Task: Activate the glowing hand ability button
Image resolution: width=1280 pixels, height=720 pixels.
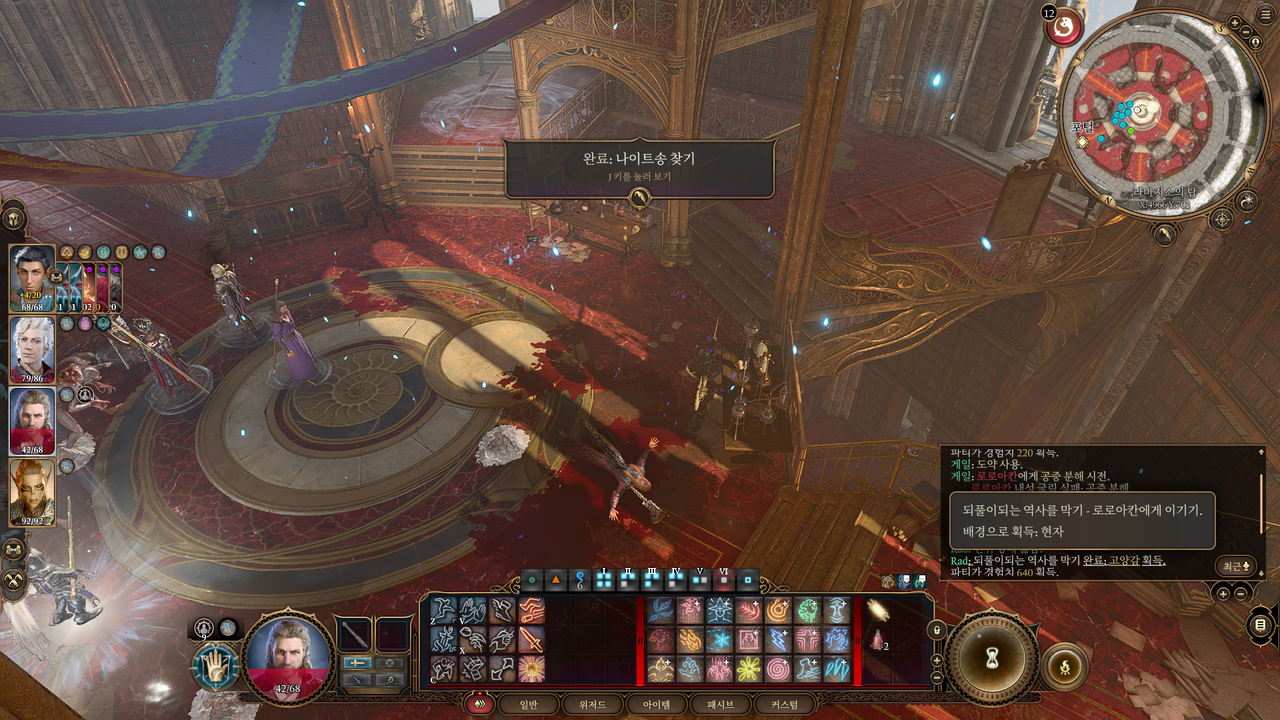Action: pyautogui.click(x=214, y=665)
